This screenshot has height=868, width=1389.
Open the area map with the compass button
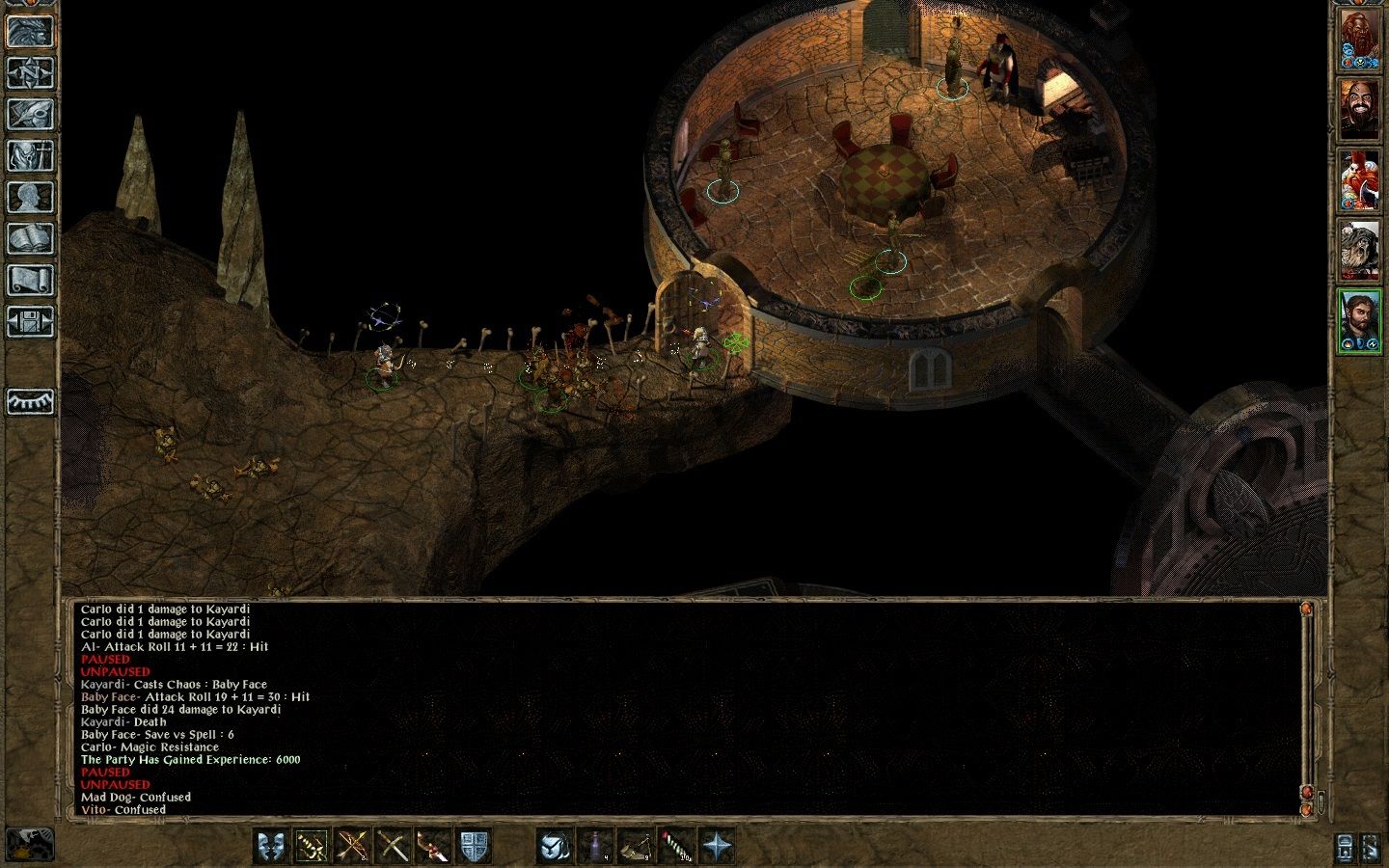[30, 72]
